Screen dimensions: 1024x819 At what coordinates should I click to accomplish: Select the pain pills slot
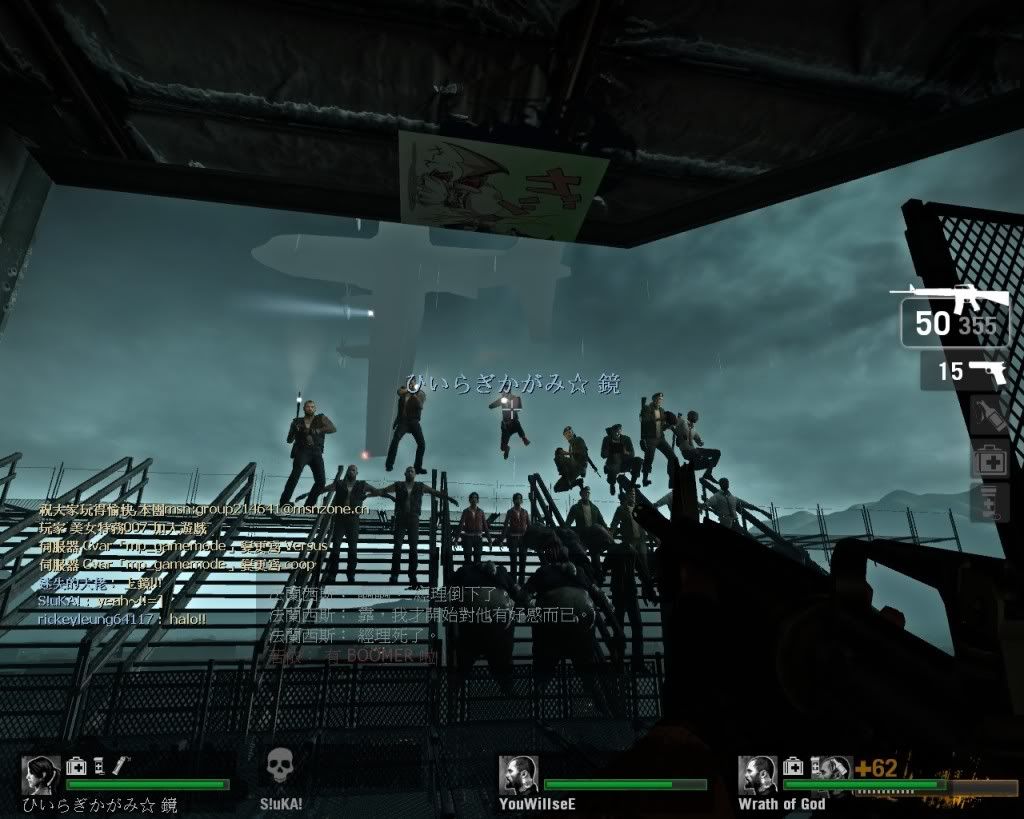[x=989, y=502]
